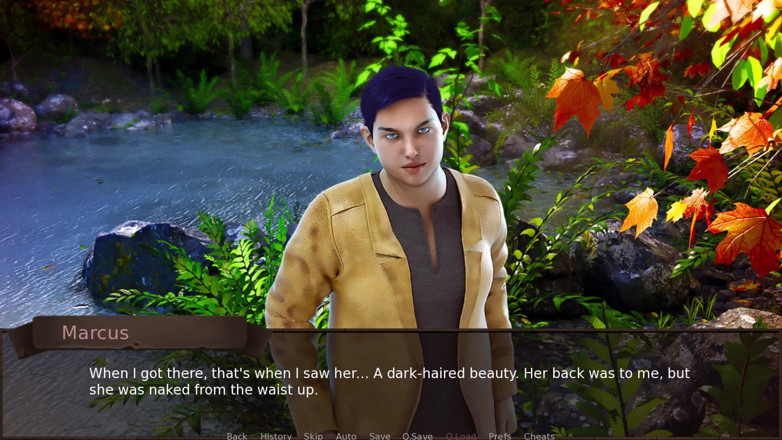The width and height of the screenshot is (782, 440).
Task: Load the quick save with Q.Load
Action: [x=461, y=435]
